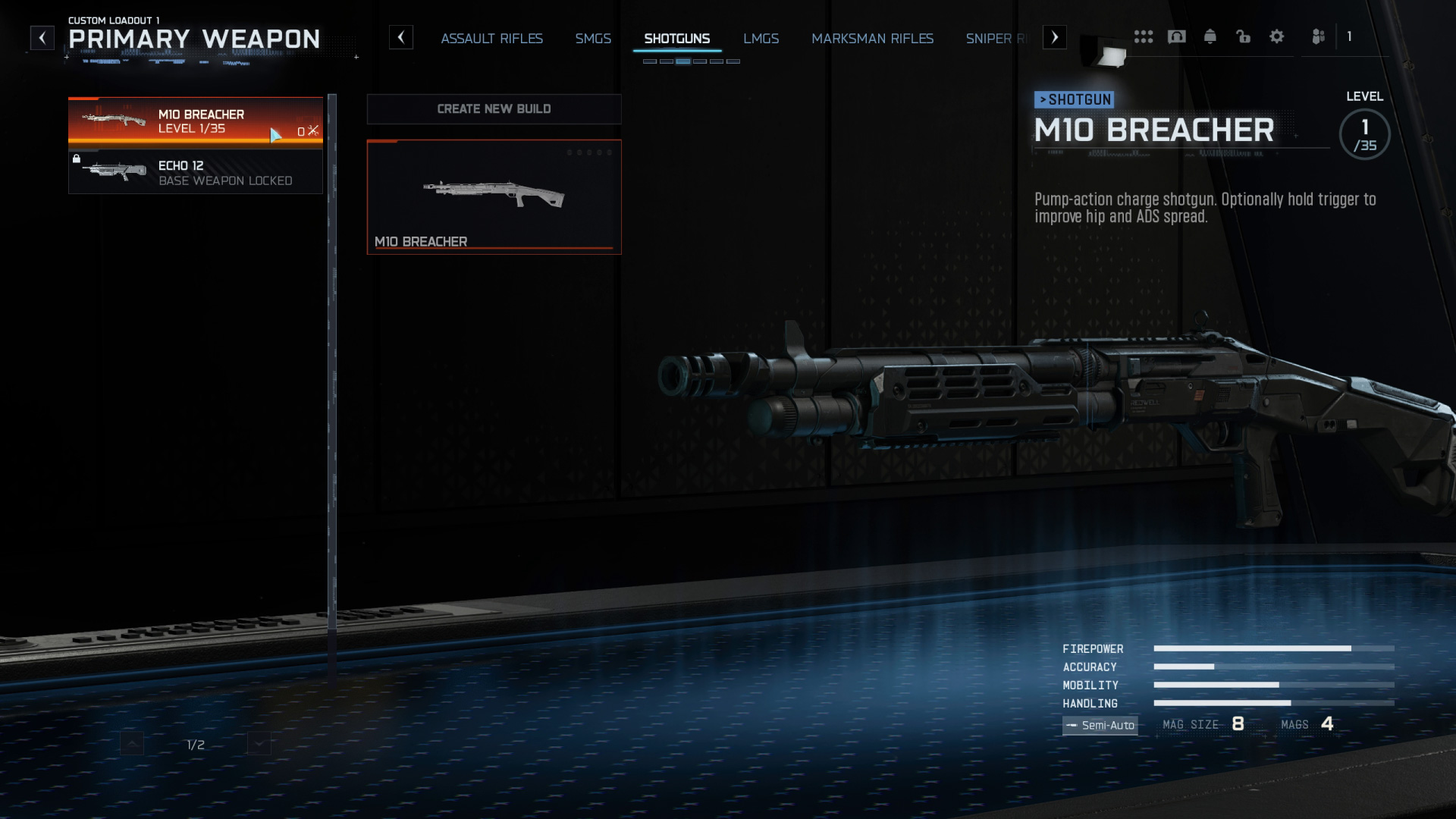Show the LMGs category
1456x819 pixels.
click(x=761, y=39)
